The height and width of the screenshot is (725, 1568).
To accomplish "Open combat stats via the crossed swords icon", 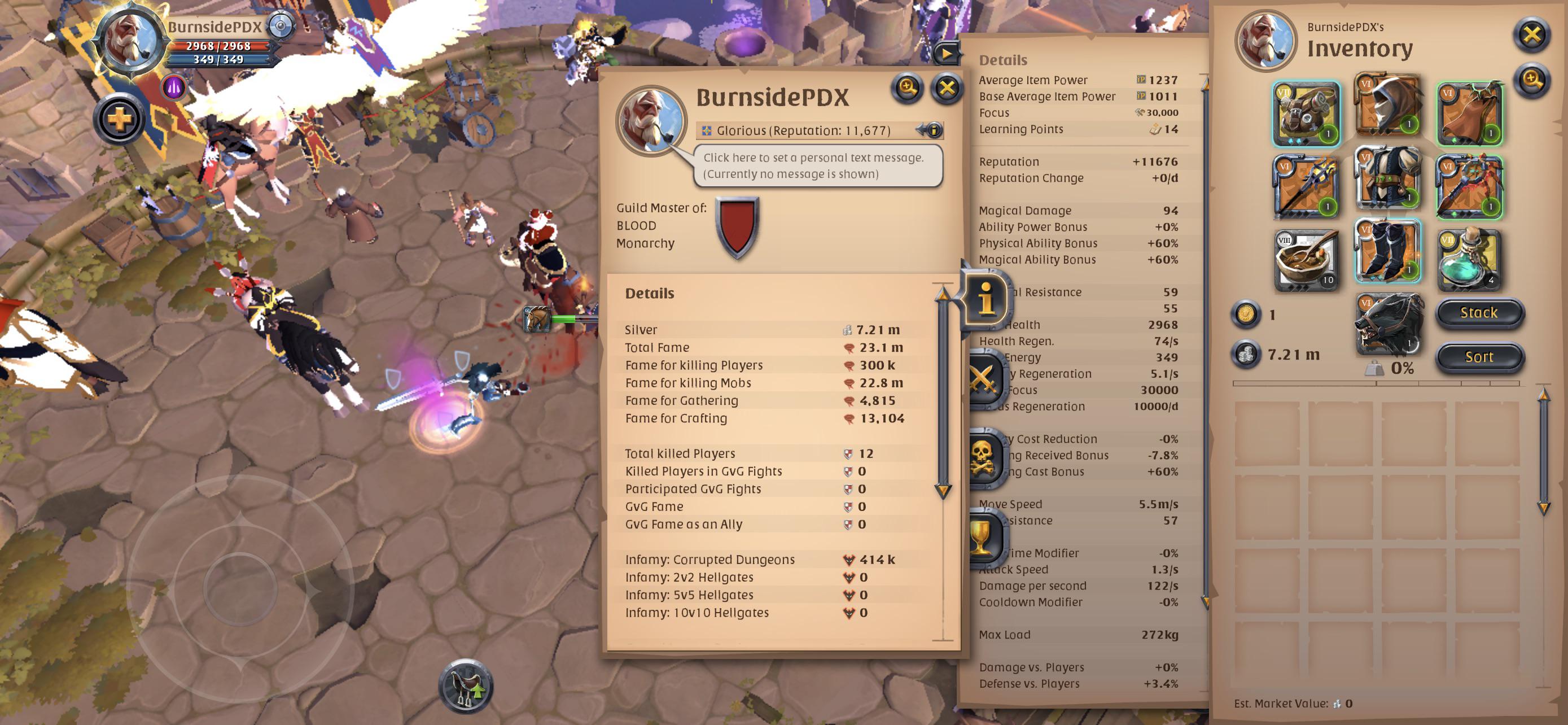I will (x=986, y=378).
